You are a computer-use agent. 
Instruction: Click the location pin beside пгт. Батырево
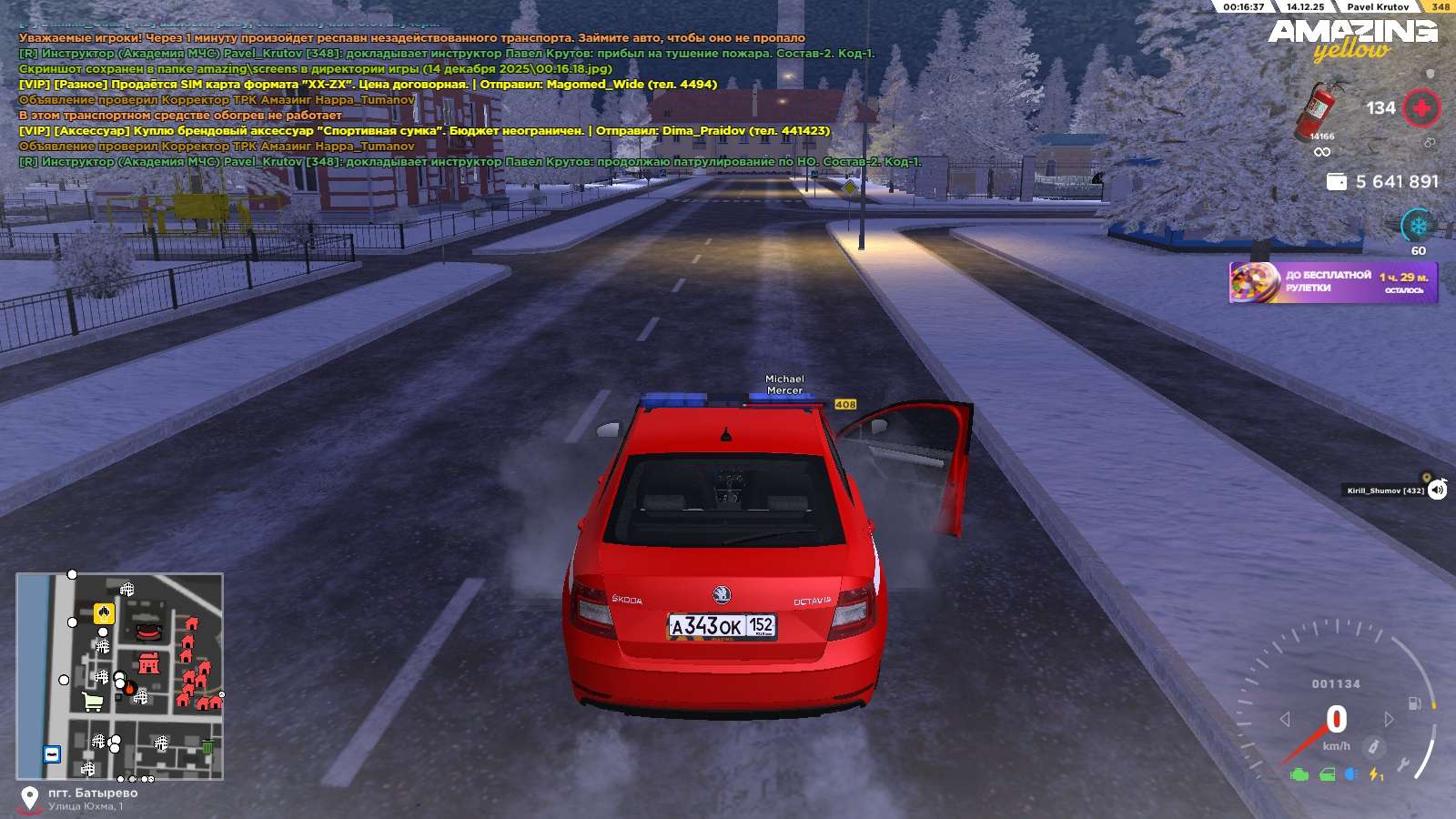[x=30, y=798]
